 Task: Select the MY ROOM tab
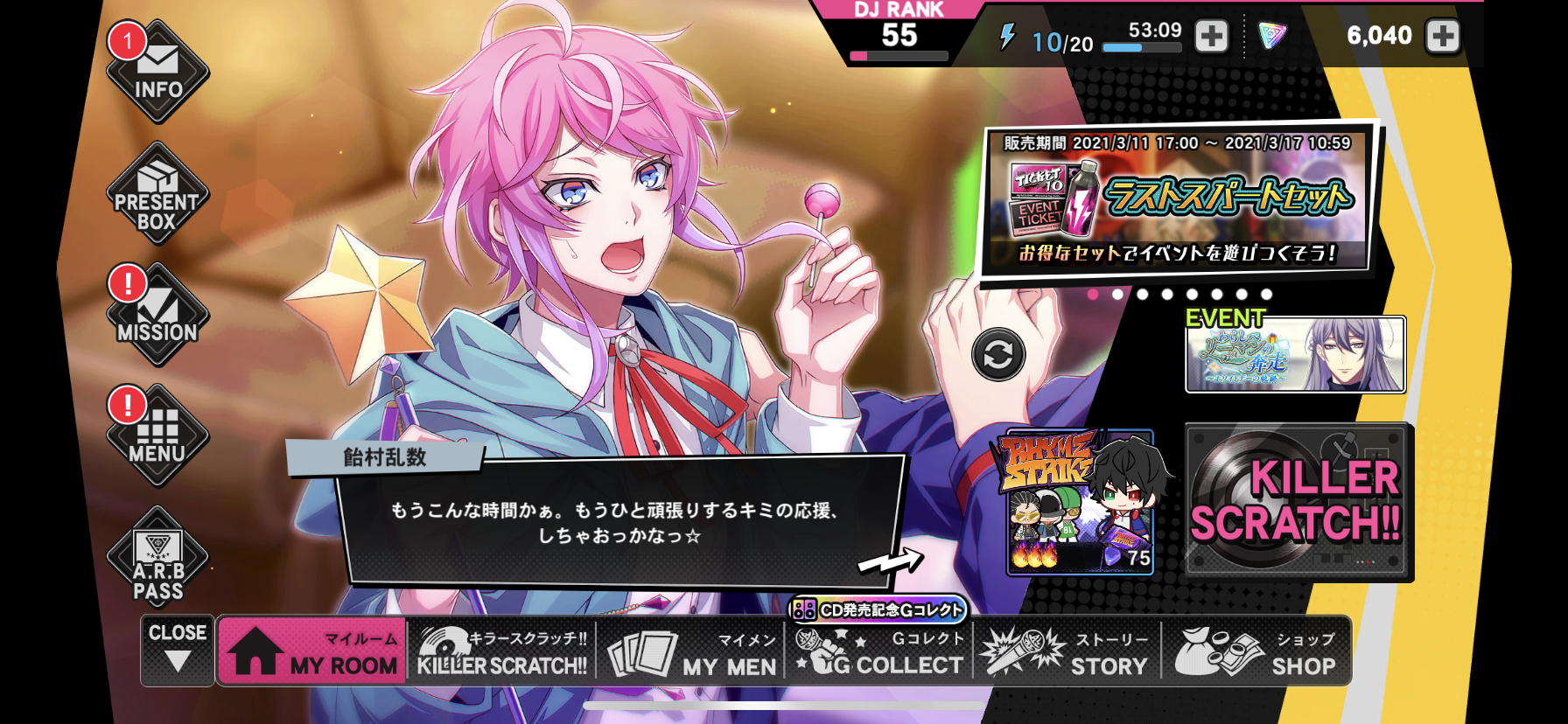coord(311,650)
